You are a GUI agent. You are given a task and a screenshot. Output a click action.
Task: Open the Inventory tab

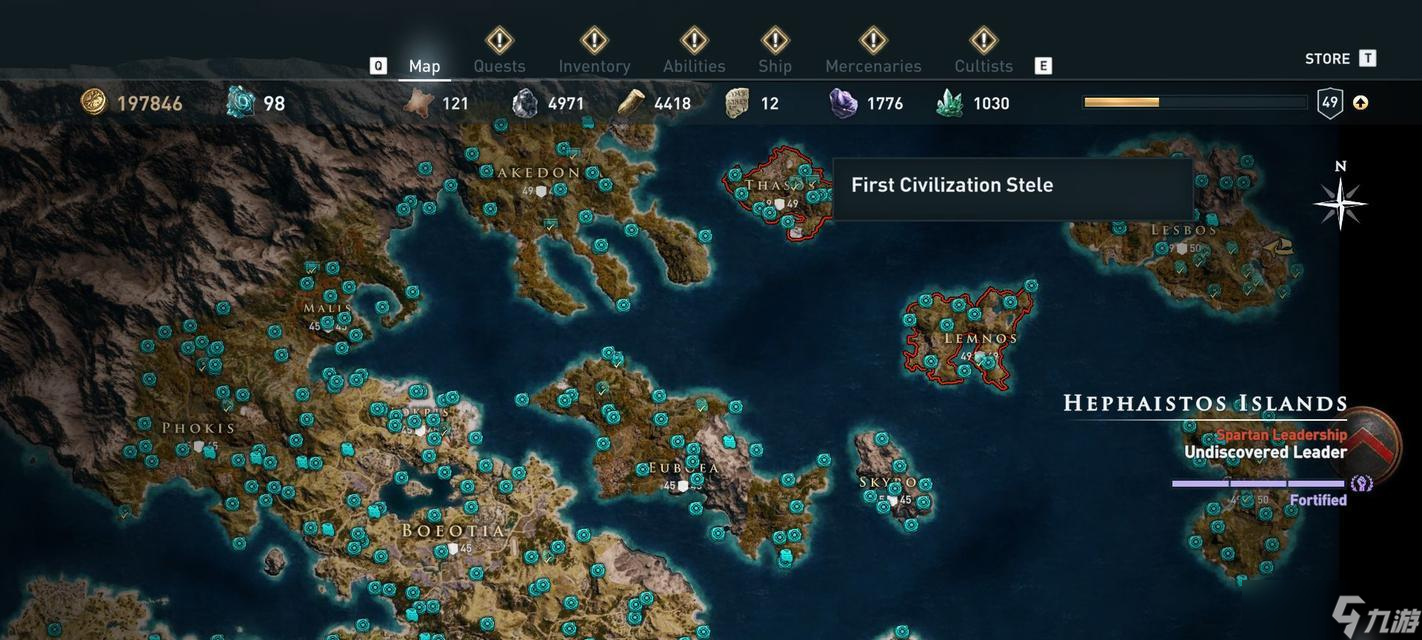594,66
